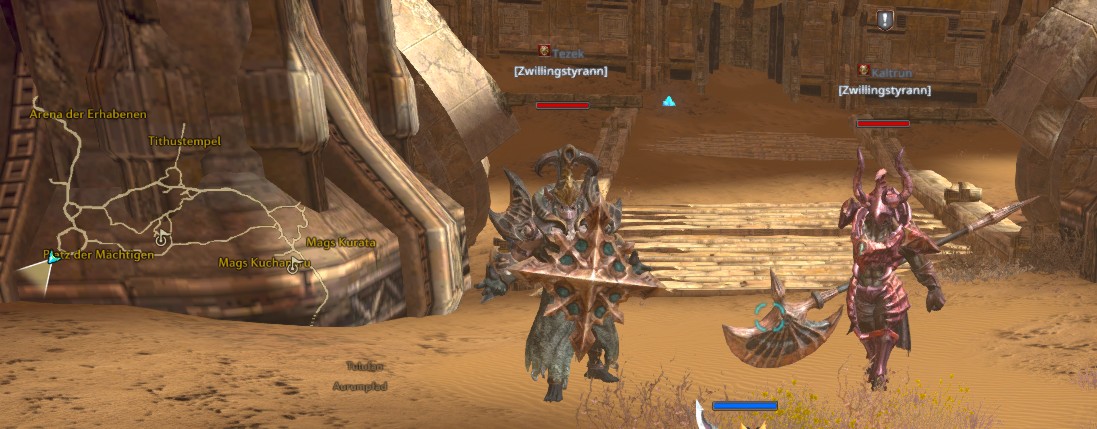Select the circular map marker below Tithustempel
Image resolution: width=1097 pixels, height=429 pixels.
162,239
